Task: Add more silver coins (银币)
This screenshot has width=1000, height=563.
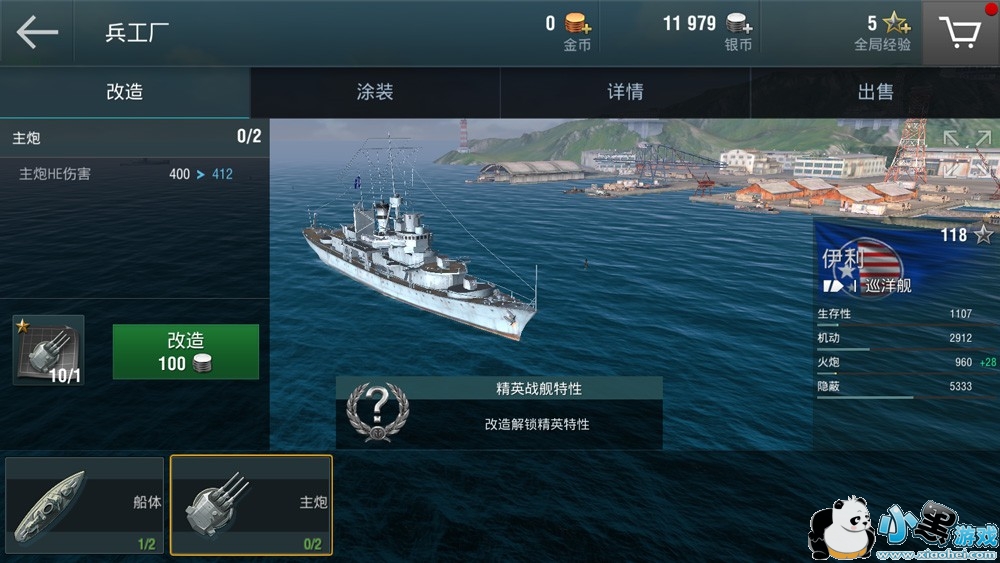Action: pyautogui.click(x=740, y=24)
